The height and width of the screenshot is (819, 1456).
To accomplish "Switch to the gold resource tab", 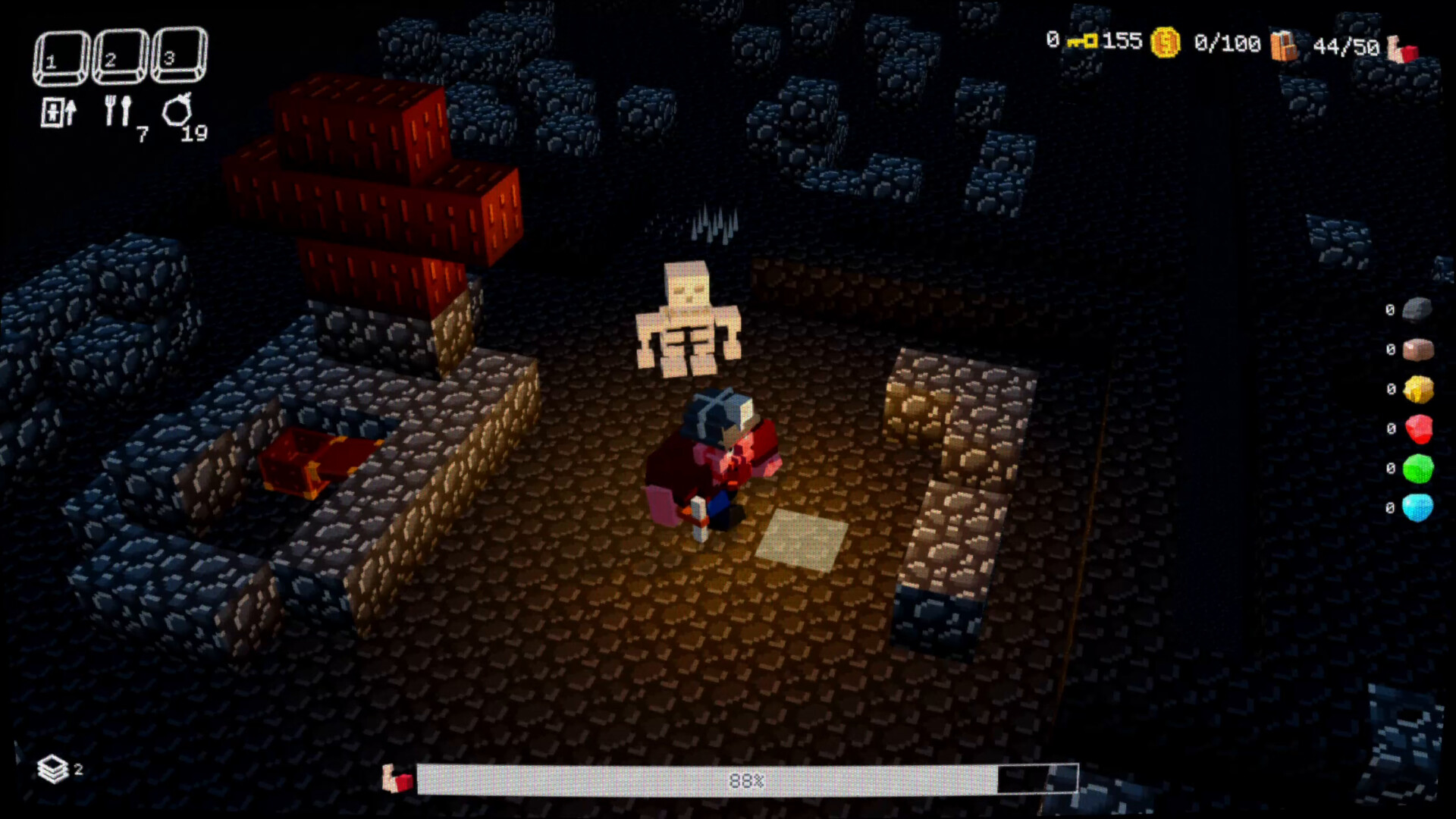I will (x=1420, y=388).
